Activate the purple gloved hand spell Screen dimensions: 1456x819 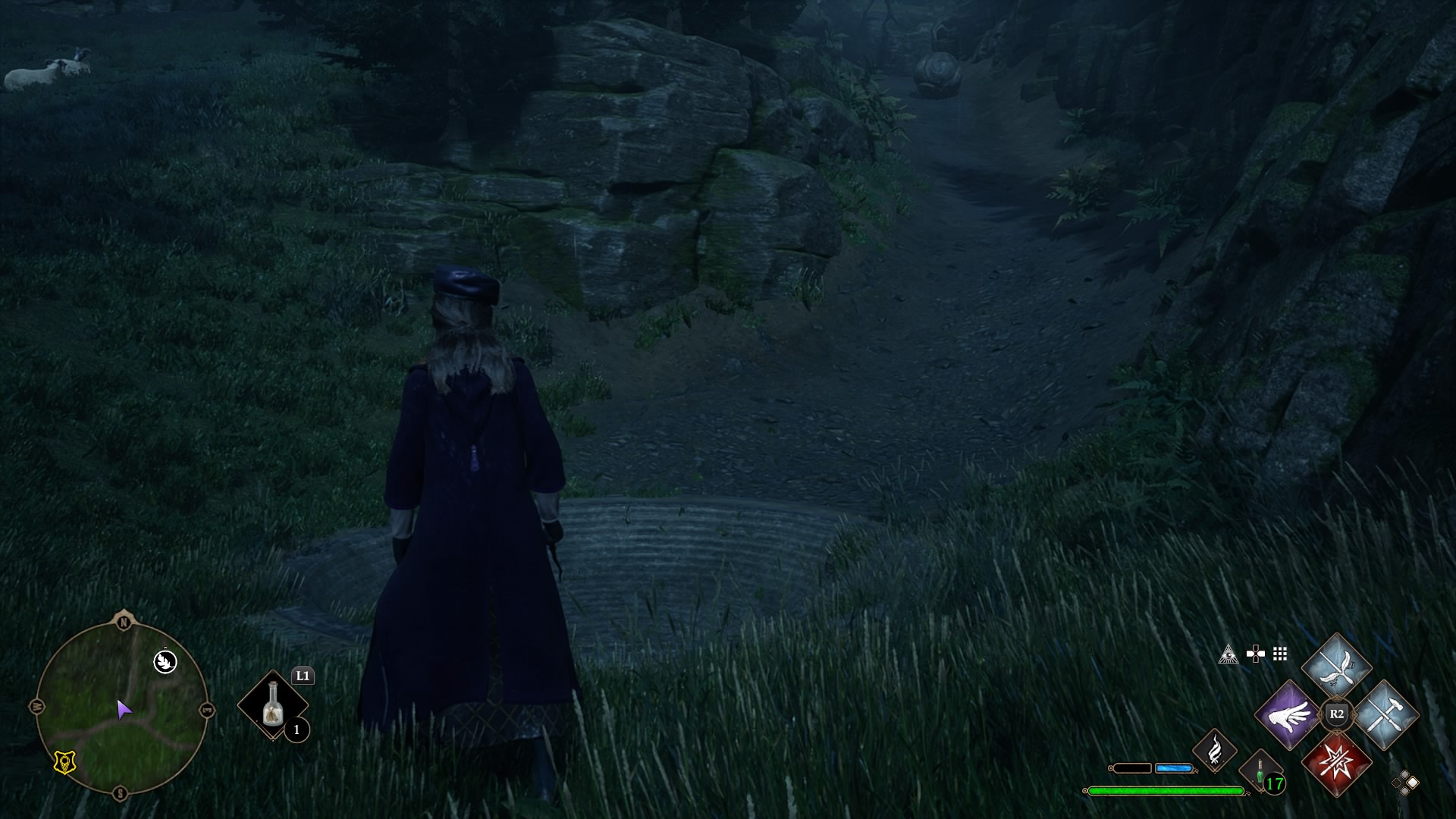point(1288,714)
